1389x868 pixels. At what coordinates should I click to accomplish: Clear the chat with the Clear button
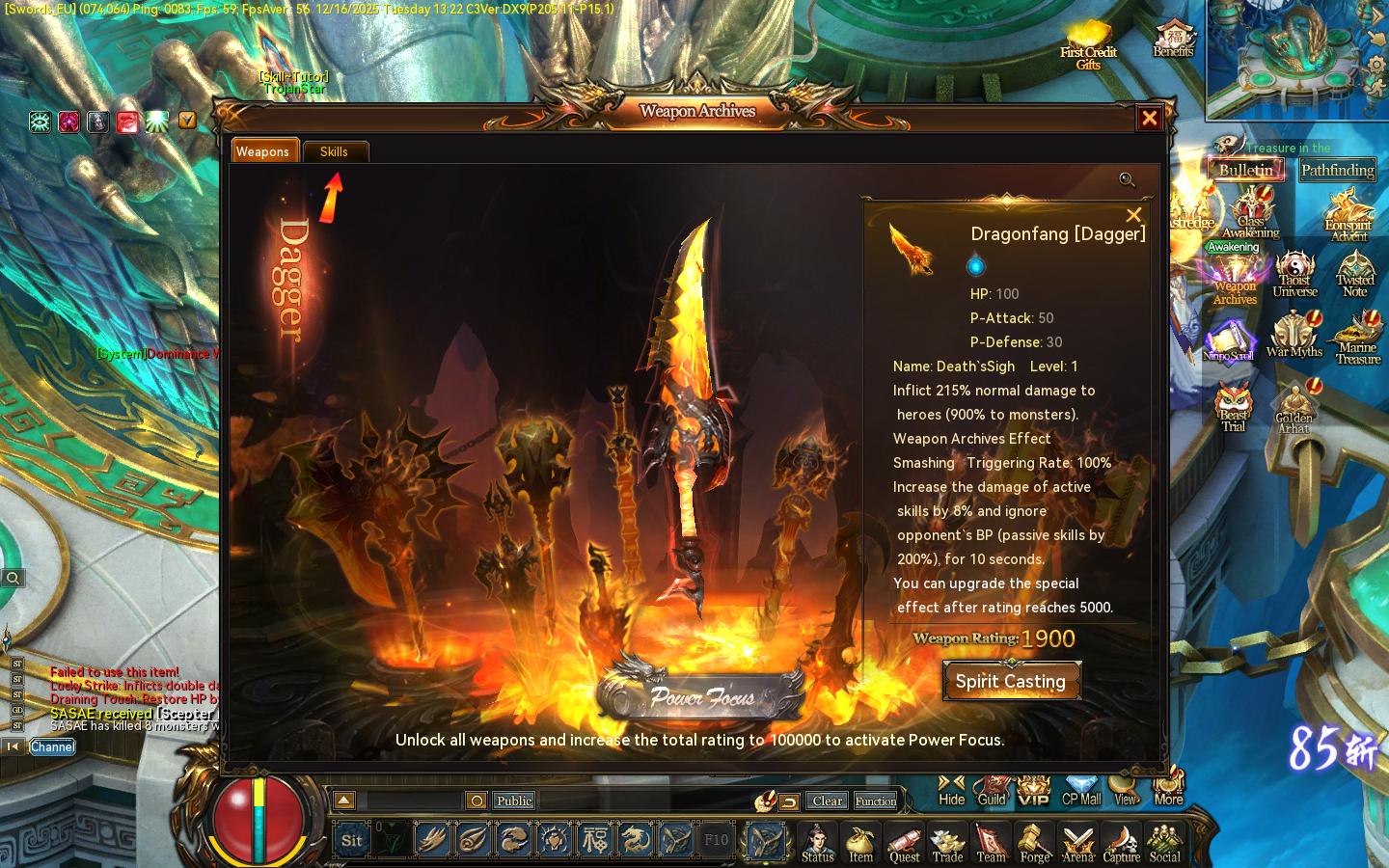click(827, 800)
